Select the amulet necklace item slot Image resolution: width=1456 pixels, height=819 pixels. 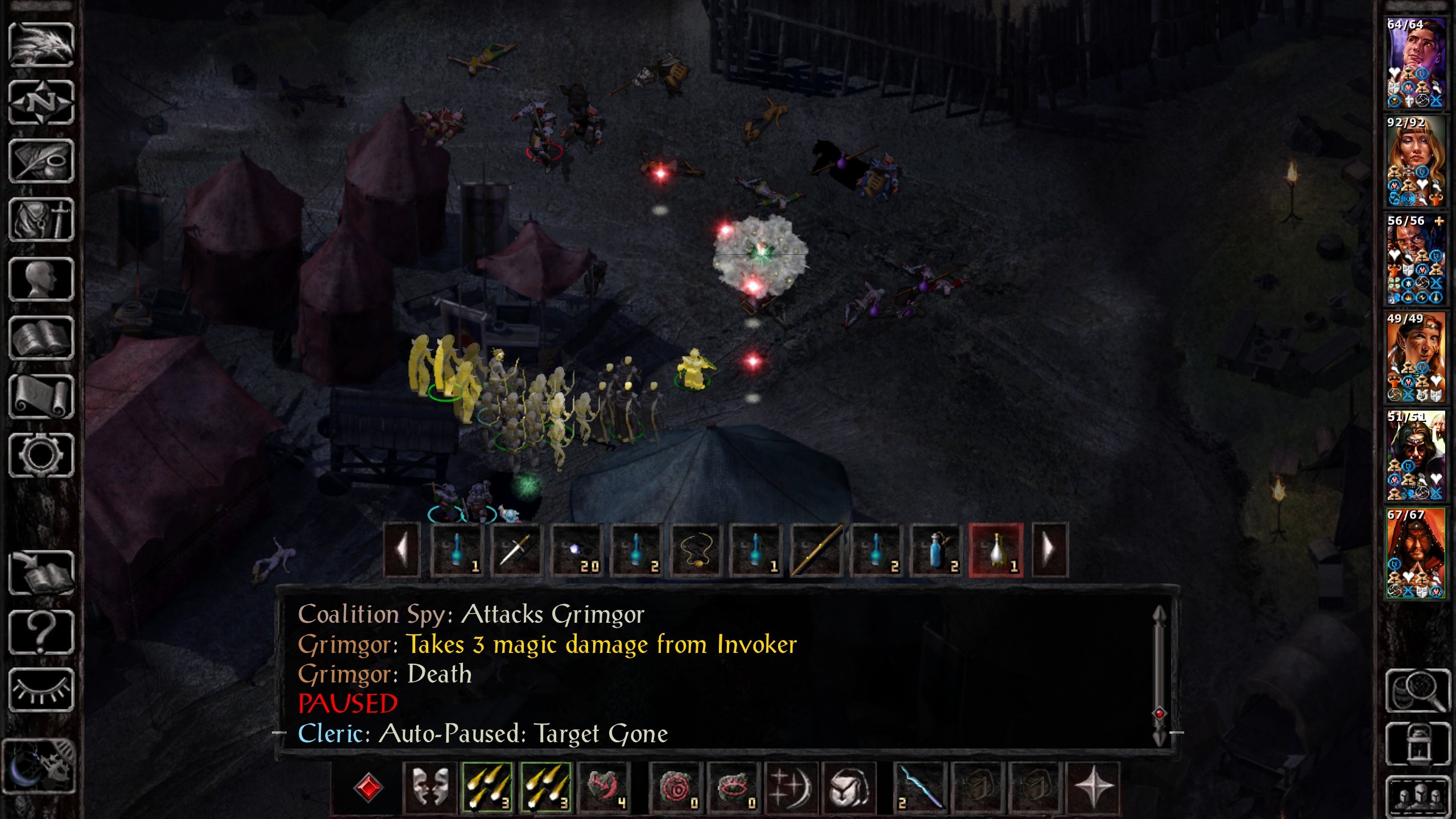click(696, 551)
